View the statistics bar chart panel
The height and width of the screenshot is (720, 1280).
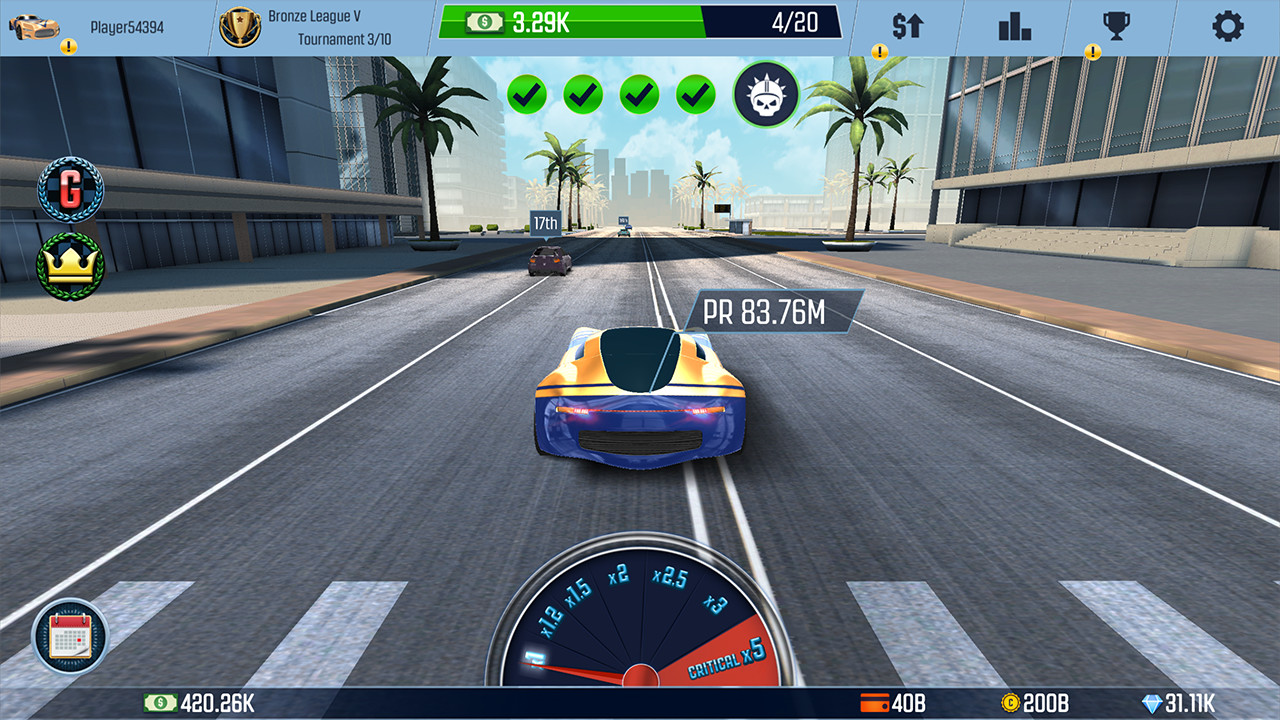[1016, 26]
